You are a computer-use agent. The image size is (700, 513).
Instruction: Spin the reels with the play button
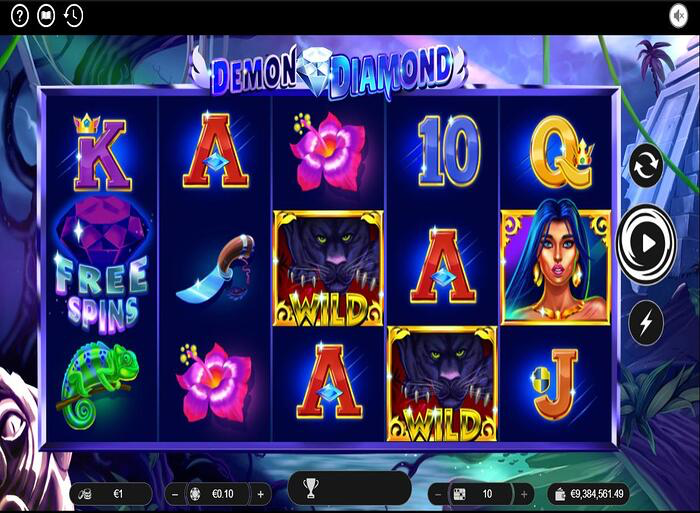coord(646,242)
